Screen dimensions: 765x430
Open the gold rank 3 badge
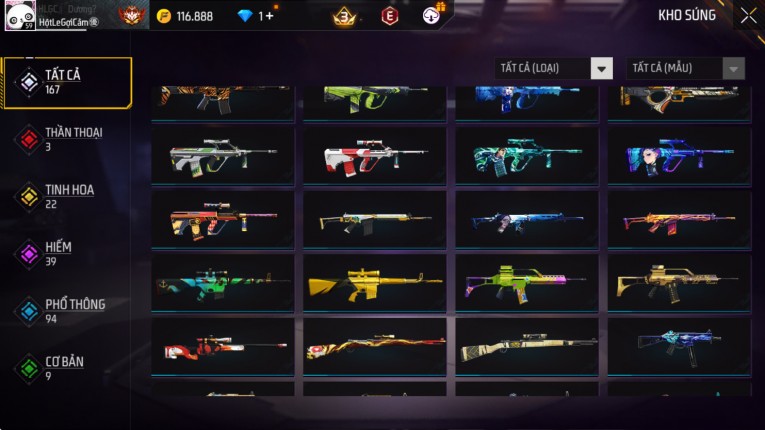click(344, 16)
